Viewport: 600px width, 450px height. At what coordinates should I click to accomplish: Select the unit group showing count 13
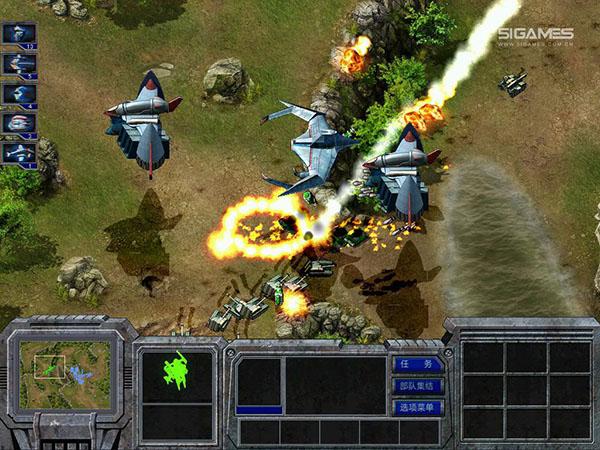tap(19, 35)
